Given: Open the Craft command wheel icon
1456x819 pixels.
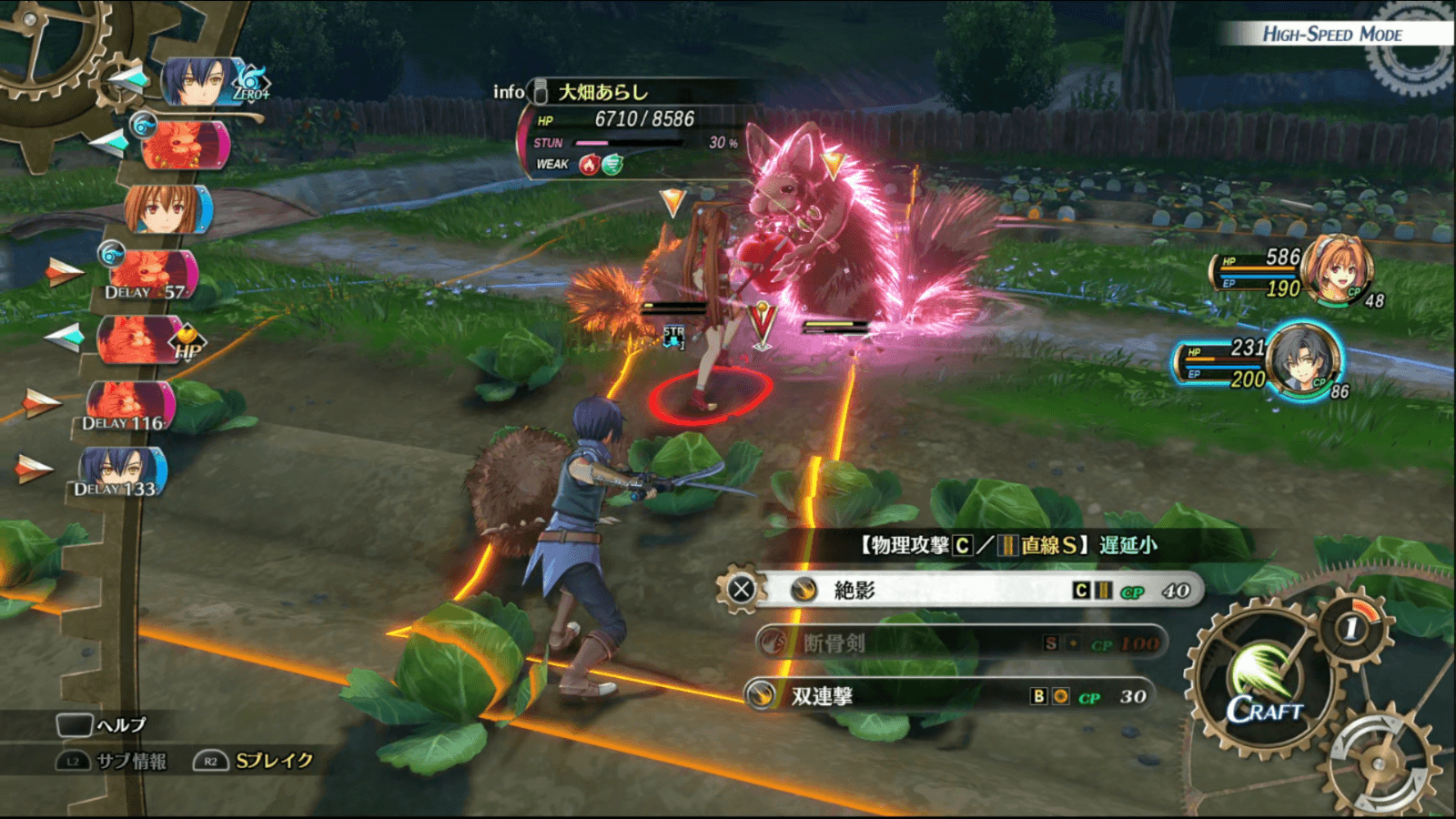Looking at the screenshot, I should pos(1263,684).
